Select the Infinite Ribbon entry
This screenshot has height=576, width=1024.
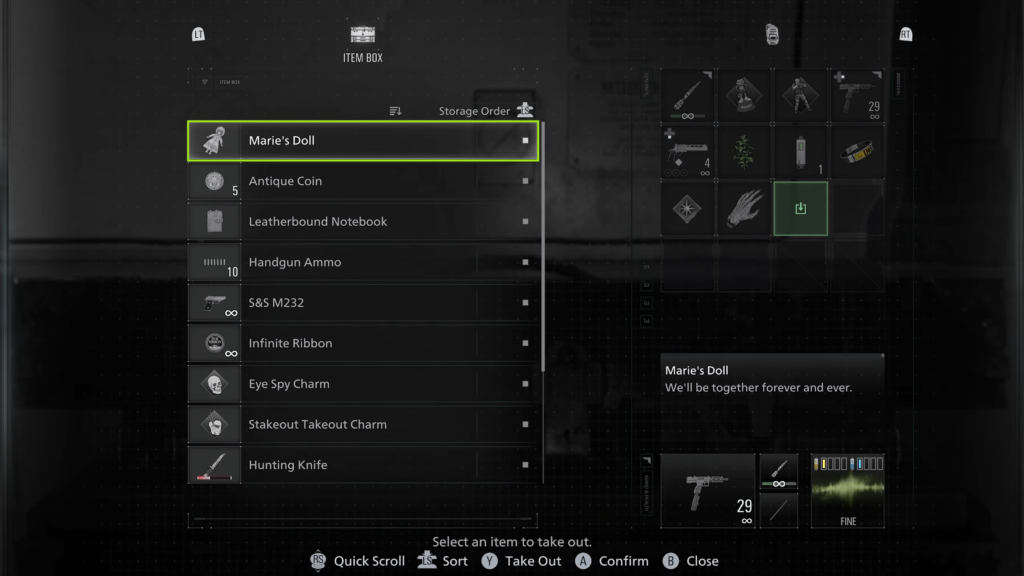click(362, 343)
